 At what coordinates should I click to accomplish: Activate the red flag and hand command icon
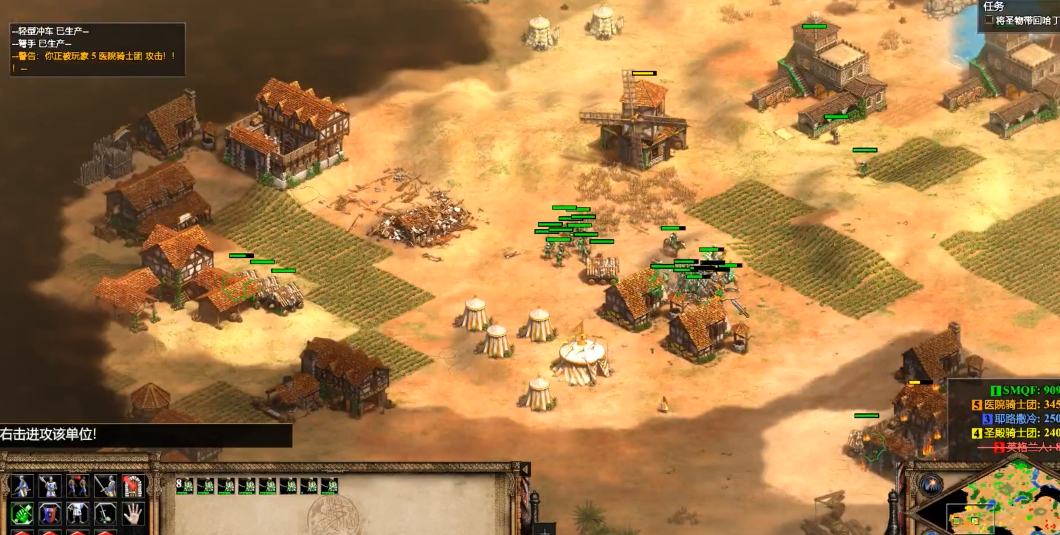coord(133,487)
